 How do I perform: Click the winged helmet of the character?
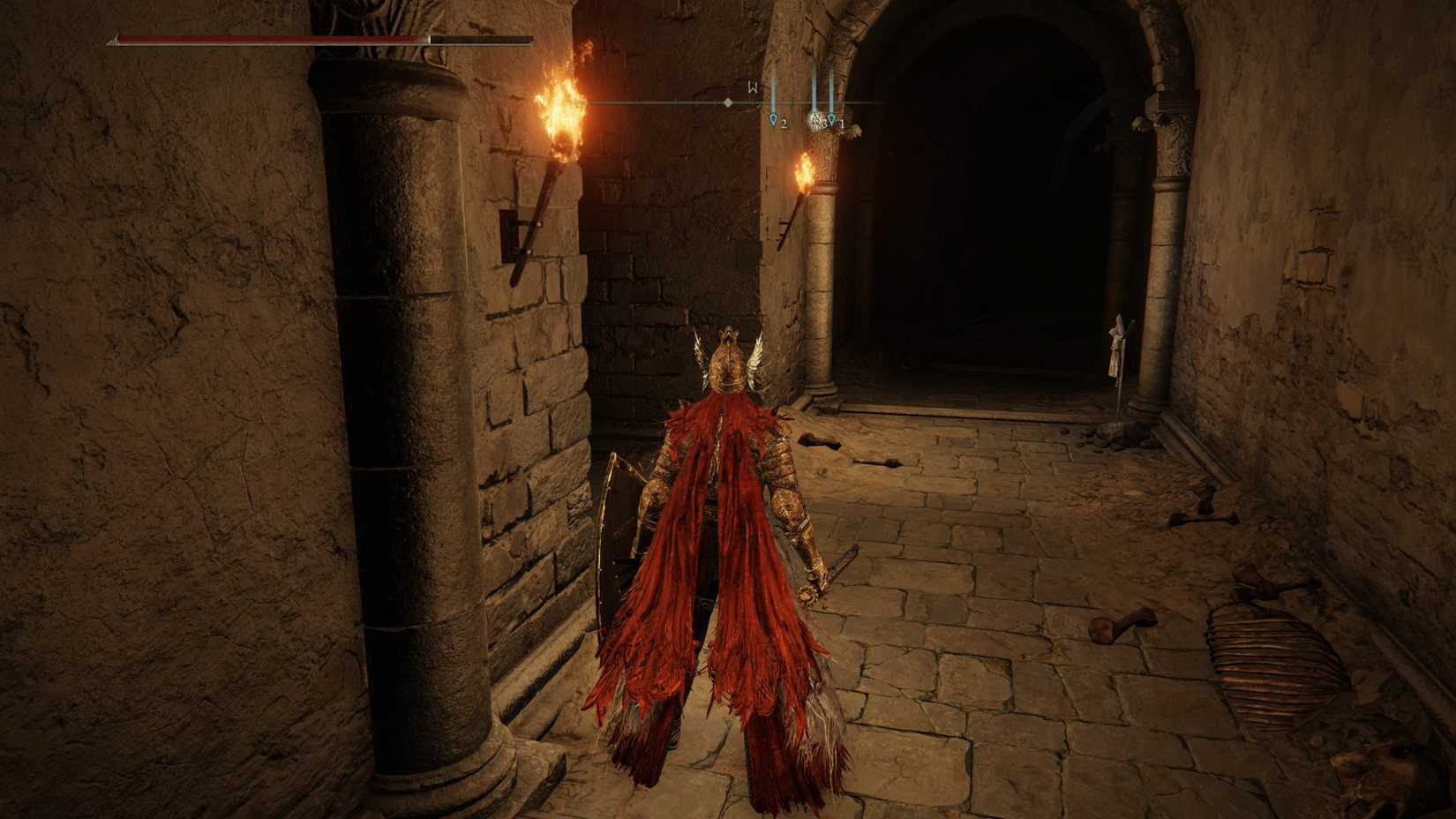pos(727,364)
